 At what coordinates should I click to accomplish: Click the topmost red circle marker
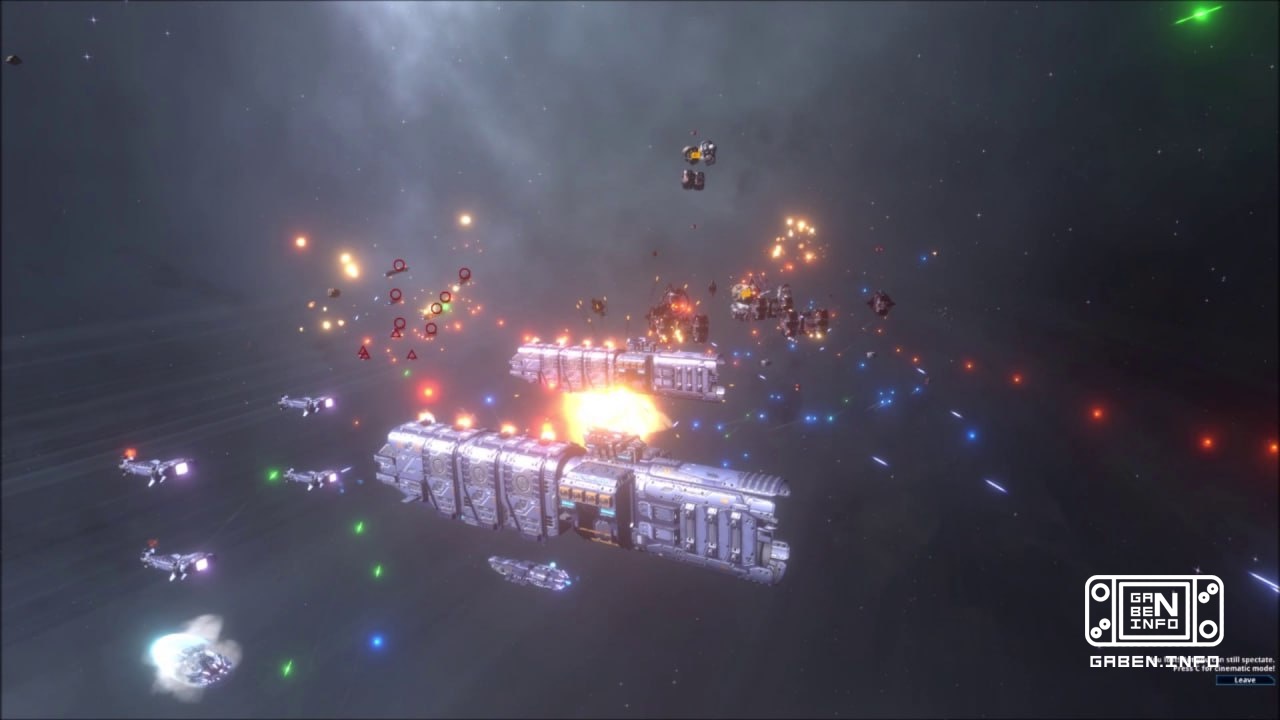coord(400,264)
